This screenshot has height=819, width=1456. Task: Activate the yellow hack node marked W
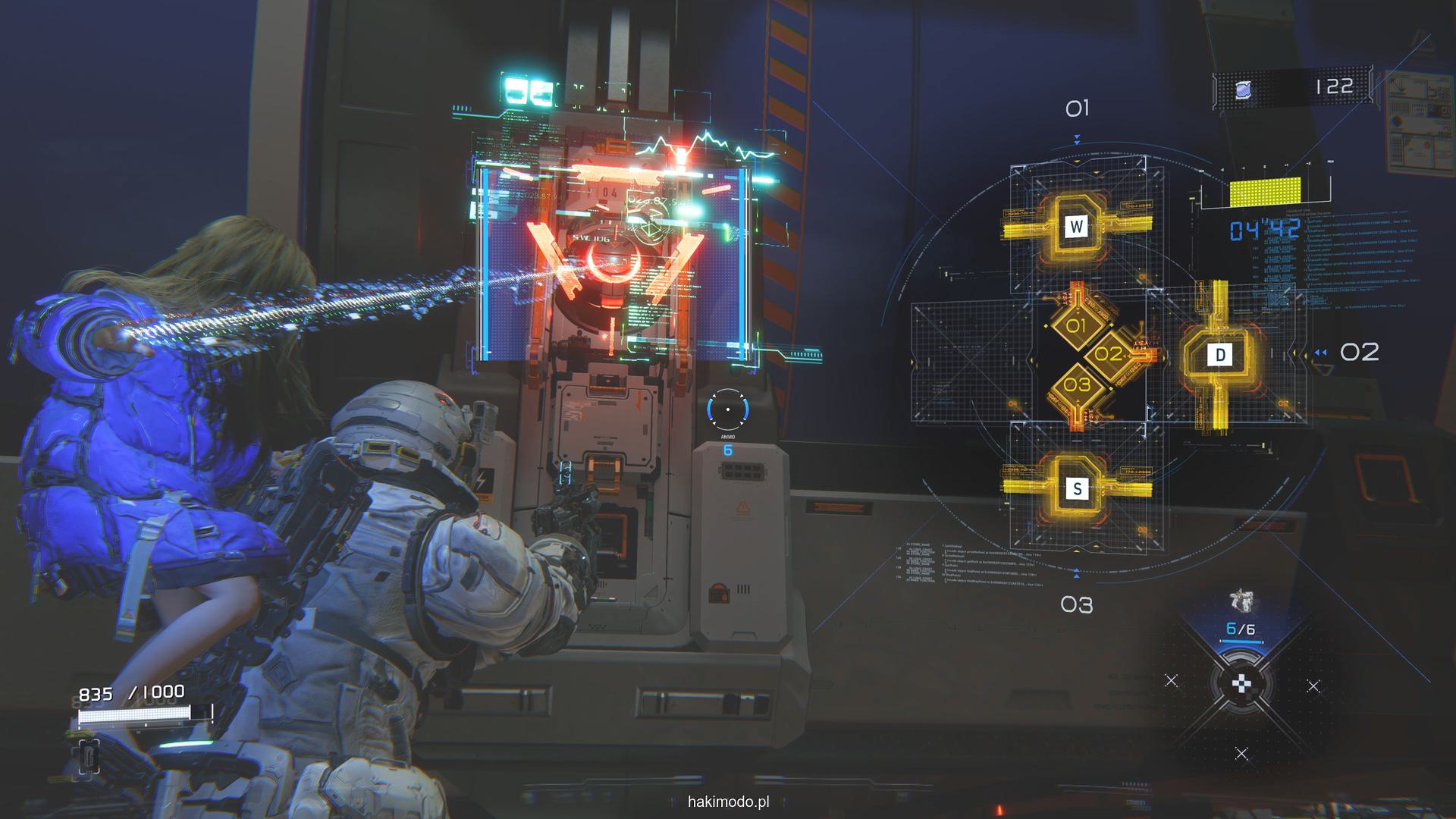click(1076, 225)
